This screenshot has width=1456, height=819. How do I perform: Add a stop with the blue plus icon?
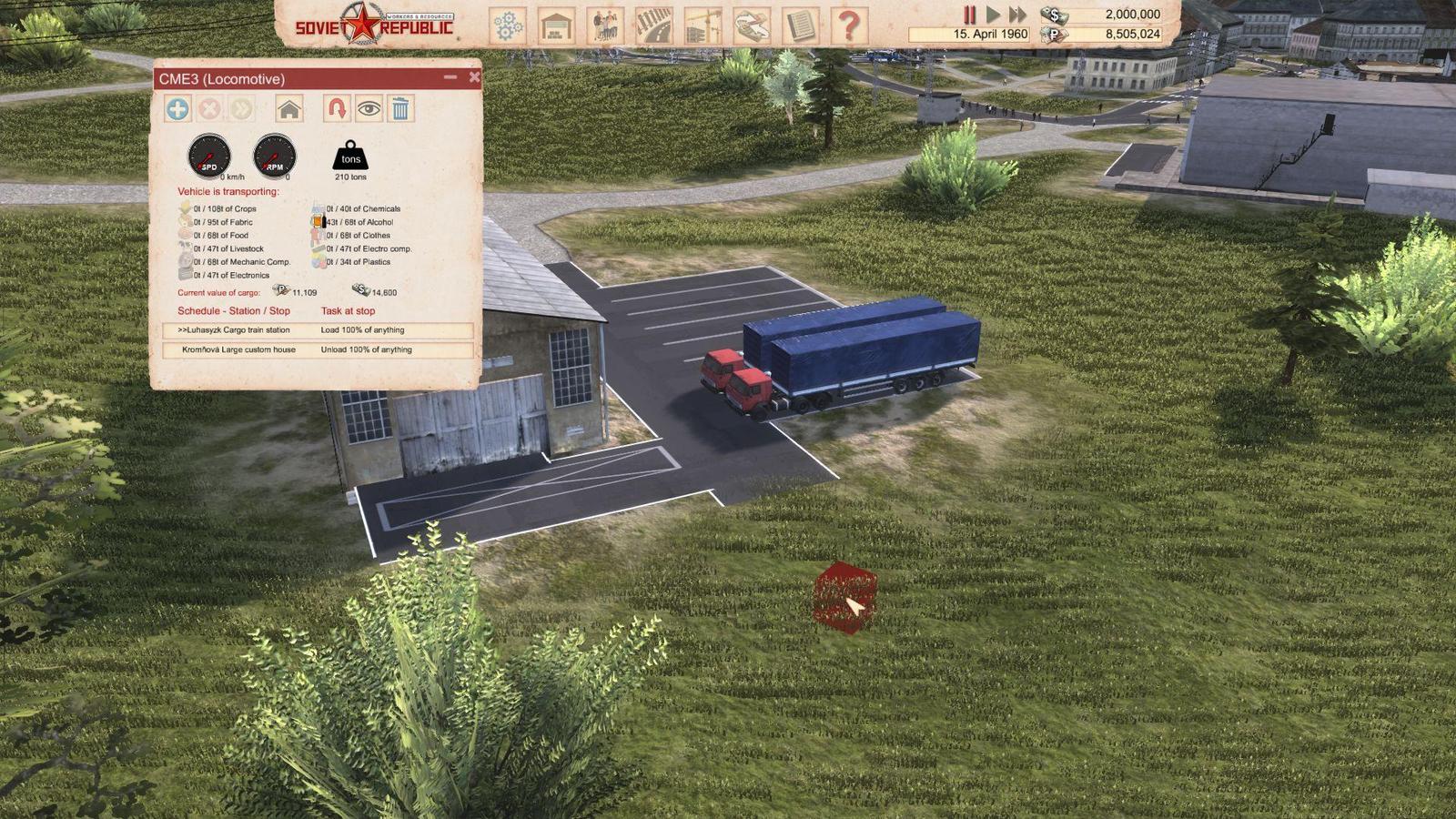click(x=177, y=109)
